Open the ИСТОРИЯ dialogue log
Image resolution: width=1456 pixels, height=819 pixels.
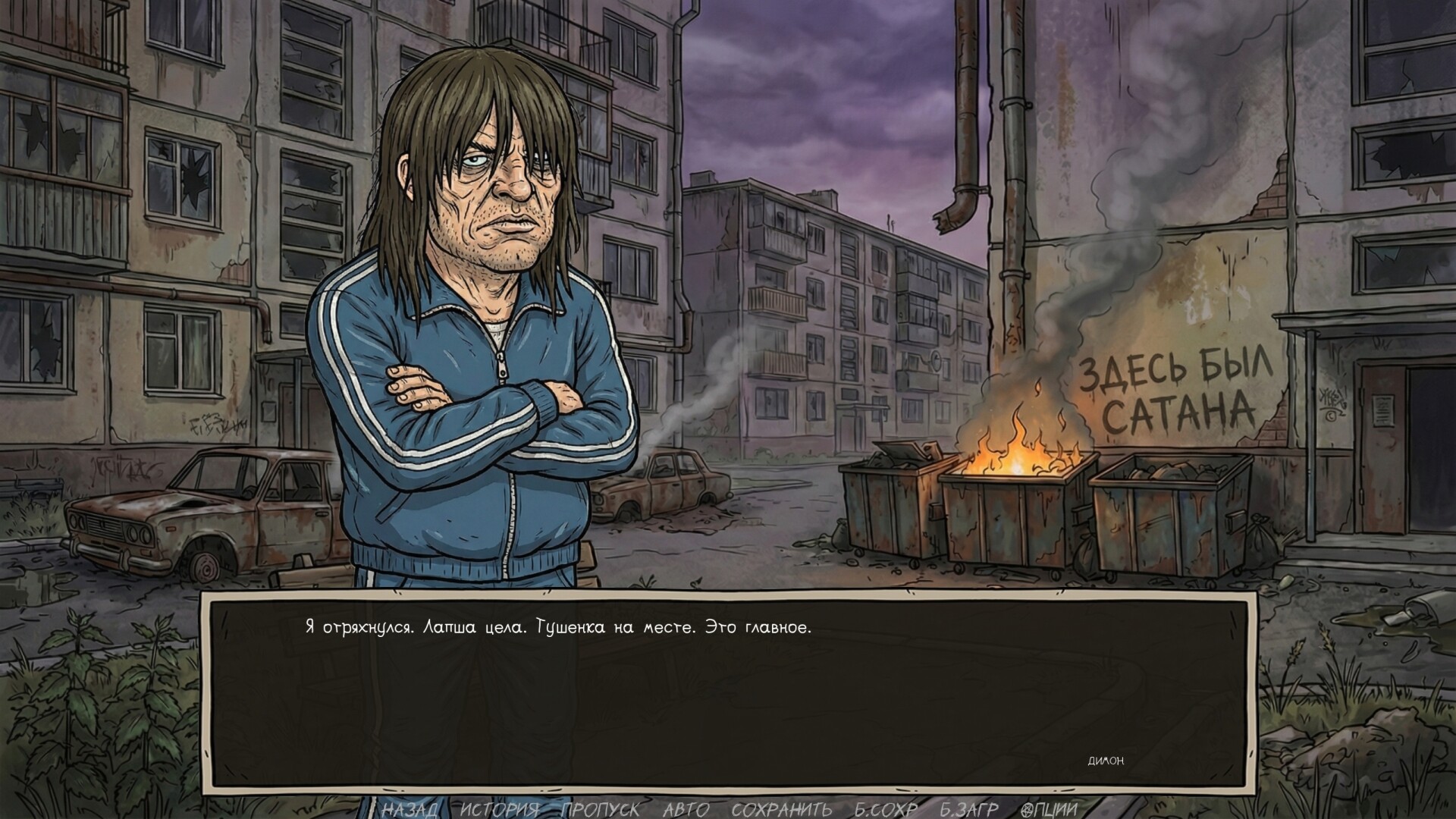coord(500,809)
